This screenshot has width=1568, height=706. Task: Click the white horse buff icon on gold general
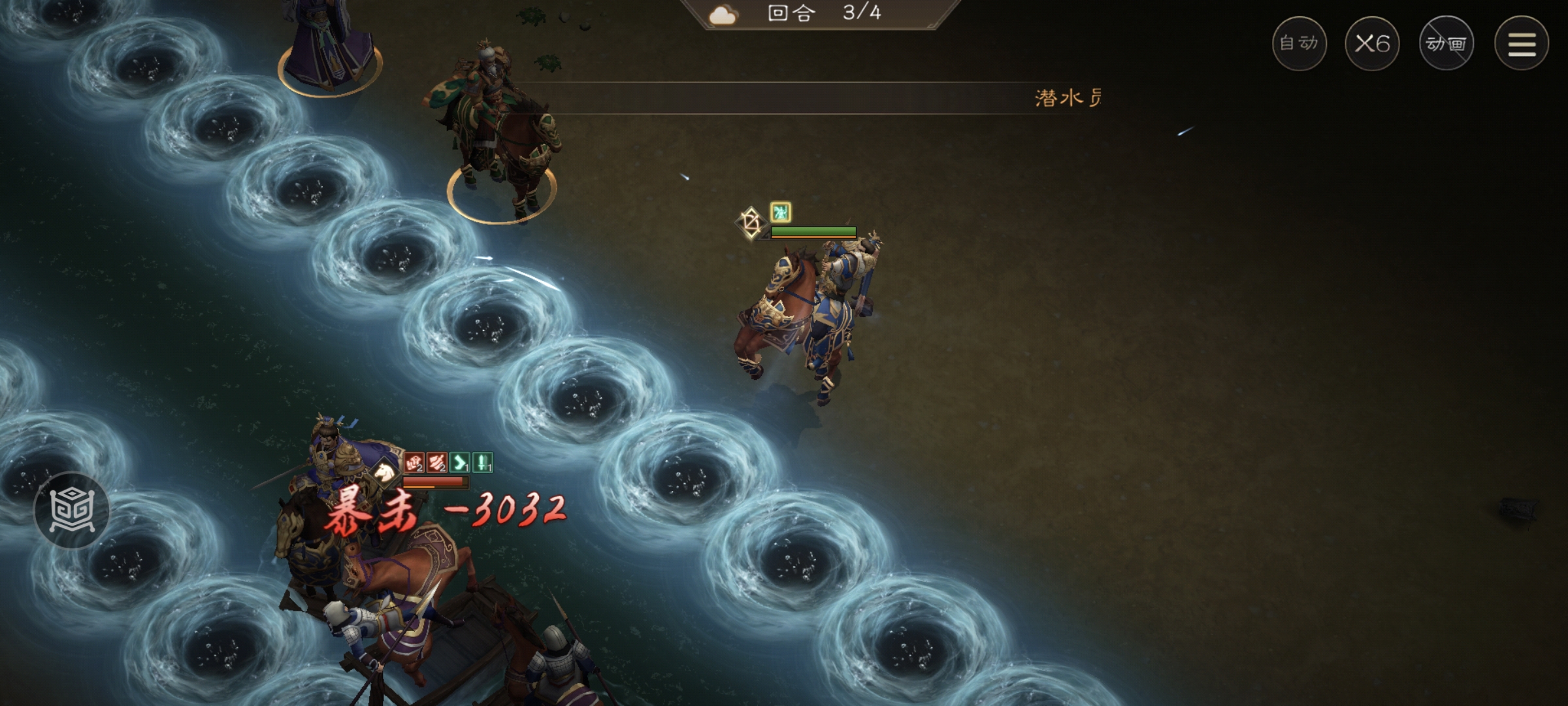384,472
